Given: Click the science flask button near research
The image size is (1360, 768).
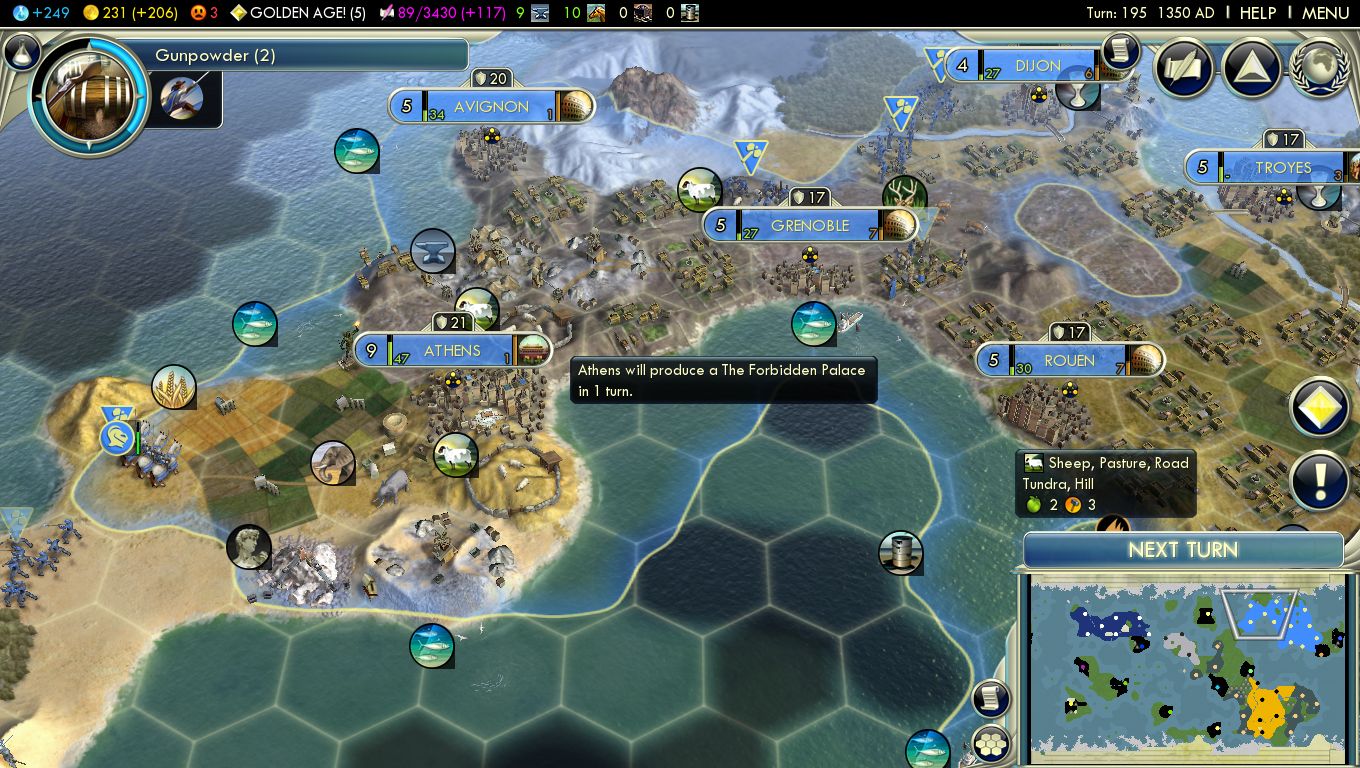Looking at the screenshot, I should [x=22, y=51].
